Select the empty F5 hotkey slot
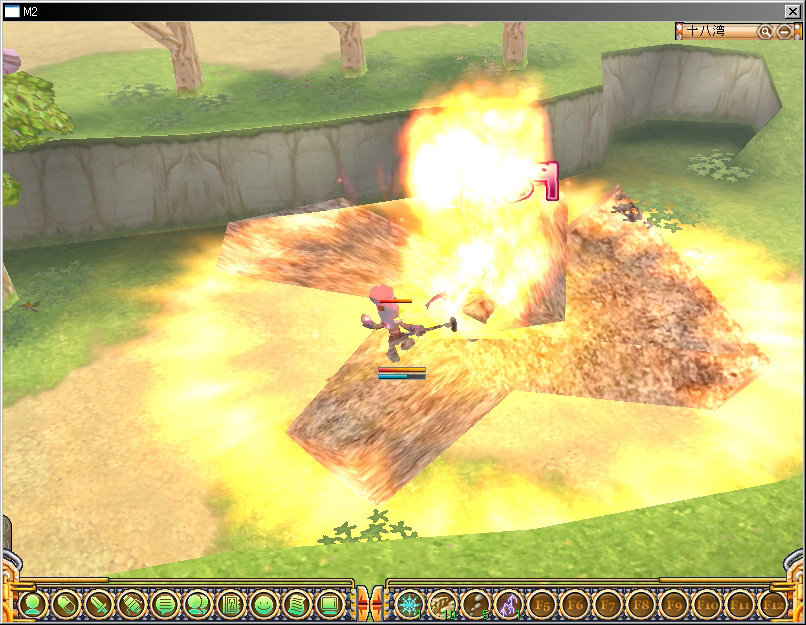The height and width of the screenshot is (625, 806). 542,604
